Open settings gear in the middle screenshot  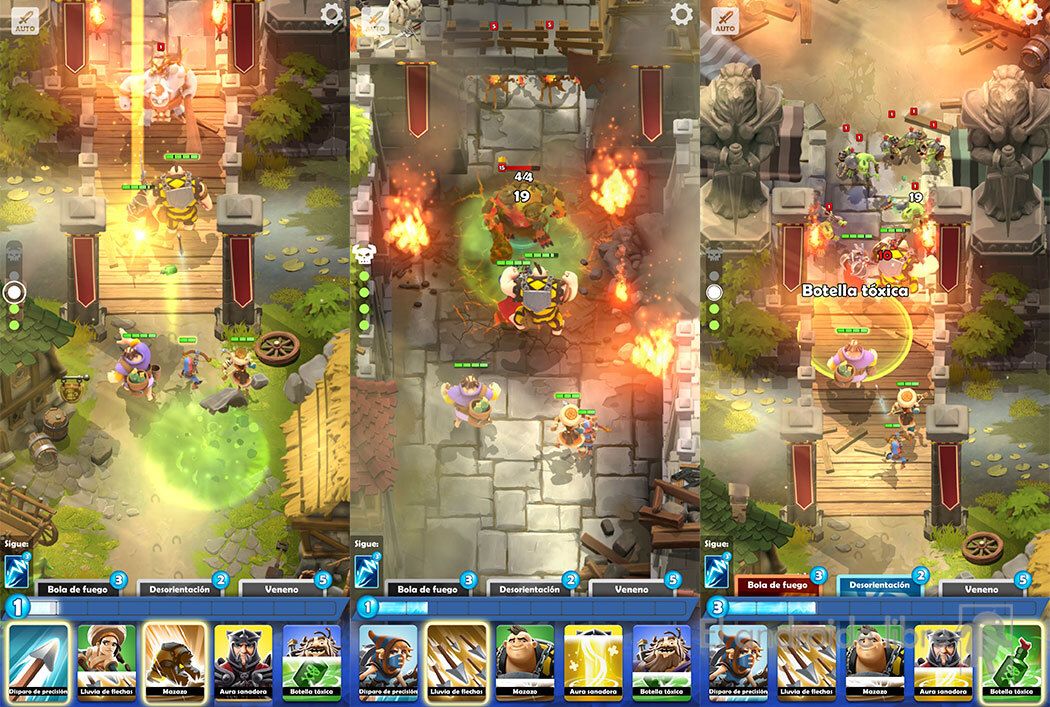point(681,14)
